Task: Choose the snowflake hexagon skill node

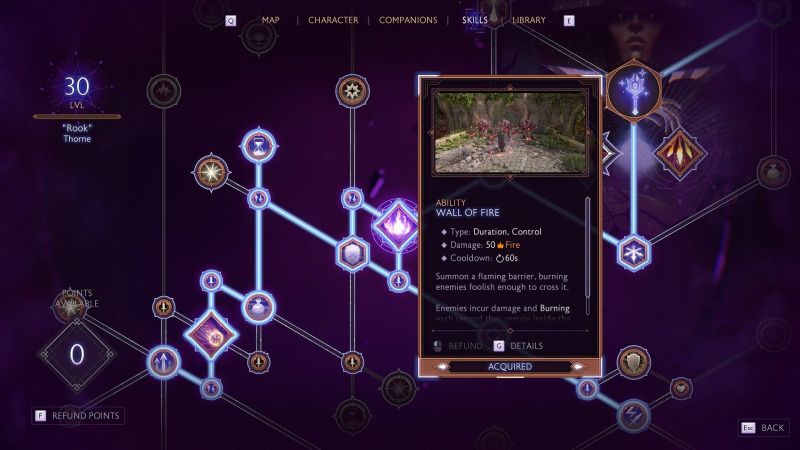Action: (633, 252)
